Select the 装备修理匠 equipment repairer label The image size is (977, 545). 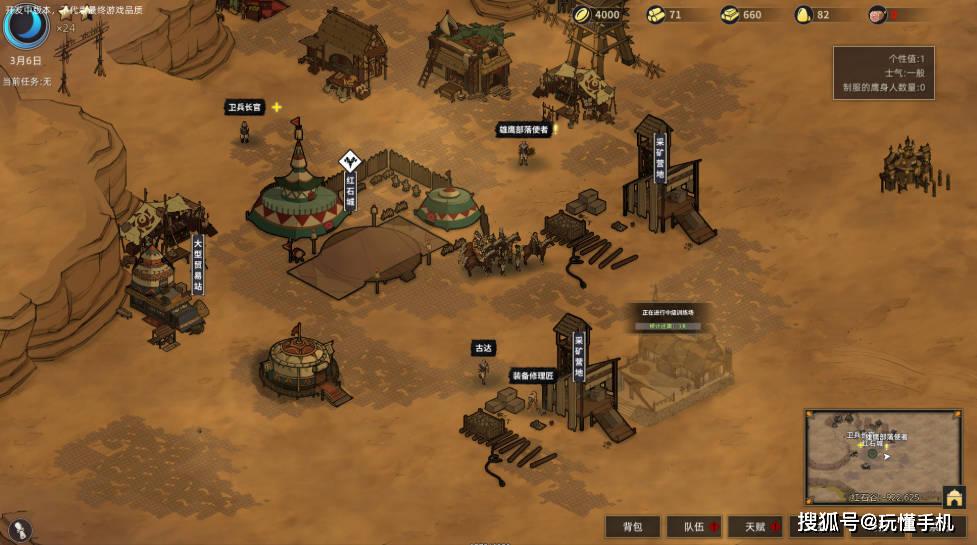[533, 376]
